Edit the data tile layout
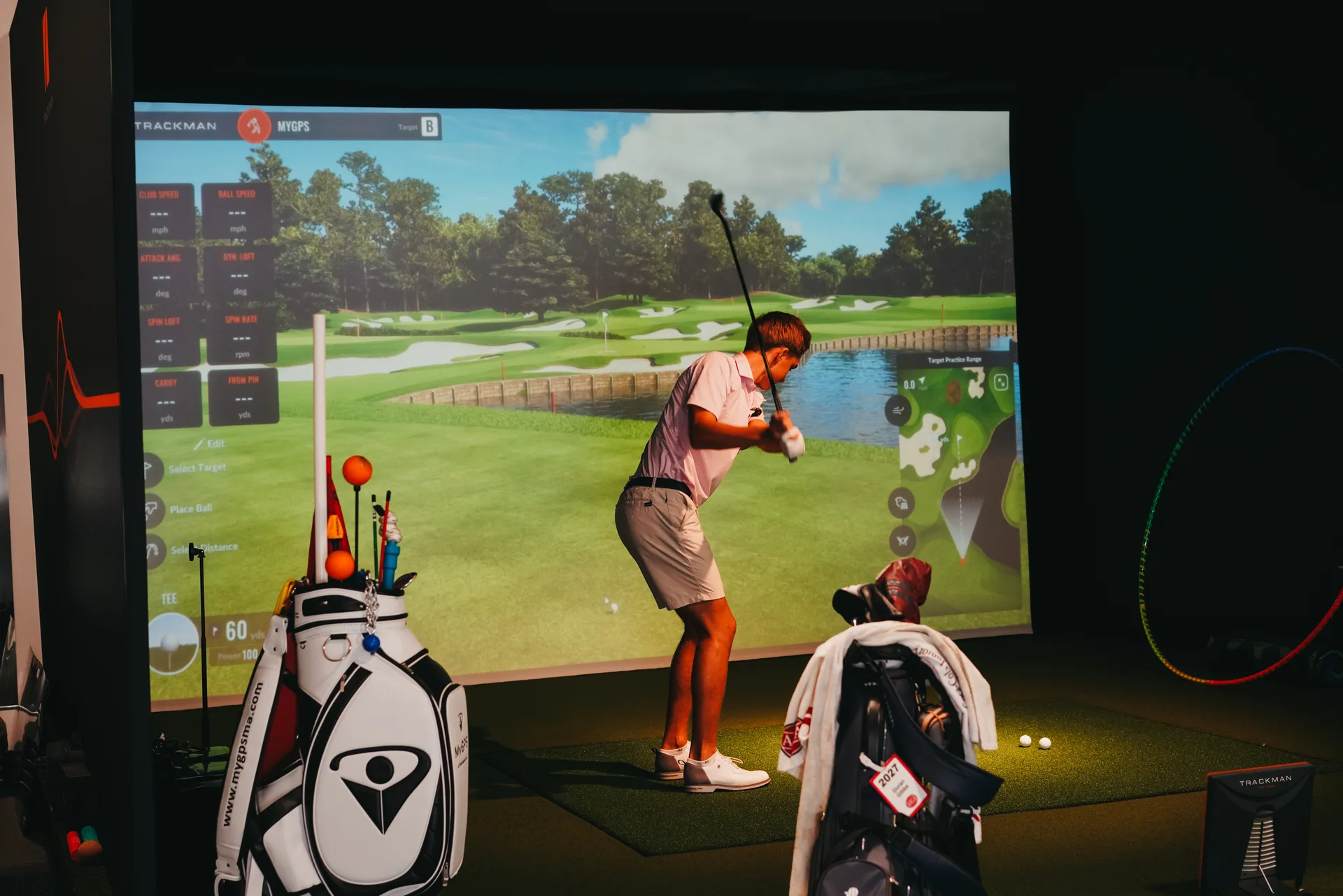This screenshot has height=896, width=1343. coord(210,443)
